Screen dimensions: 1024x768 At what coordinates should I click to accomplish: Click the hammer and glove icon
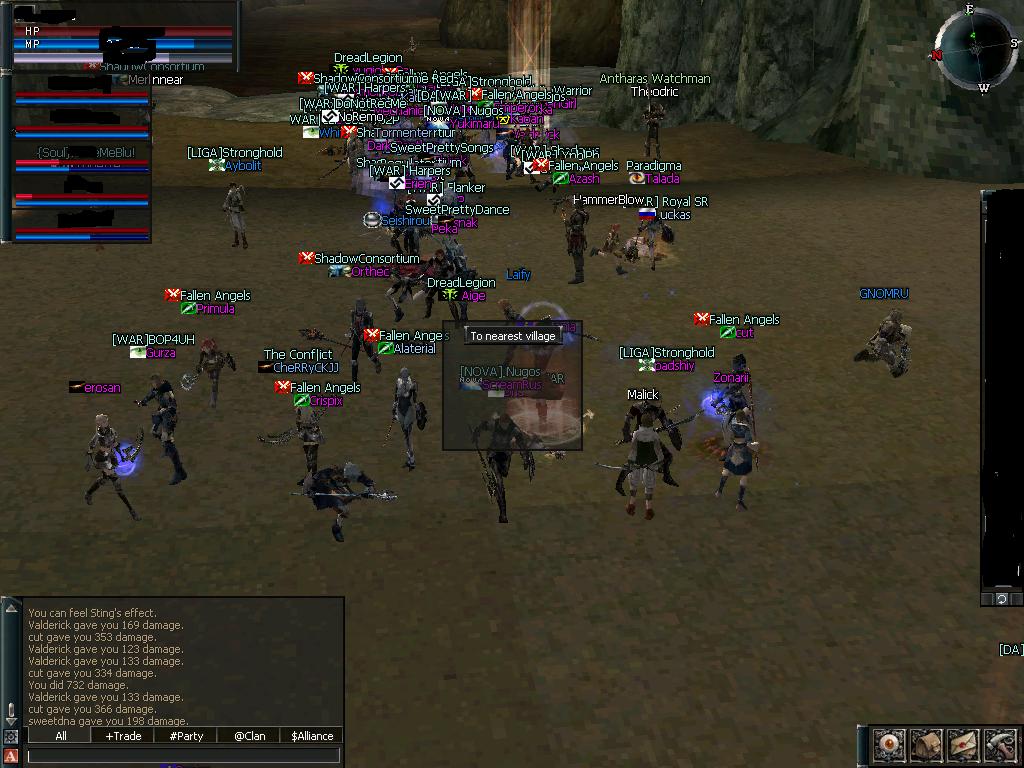point(1000,745)
